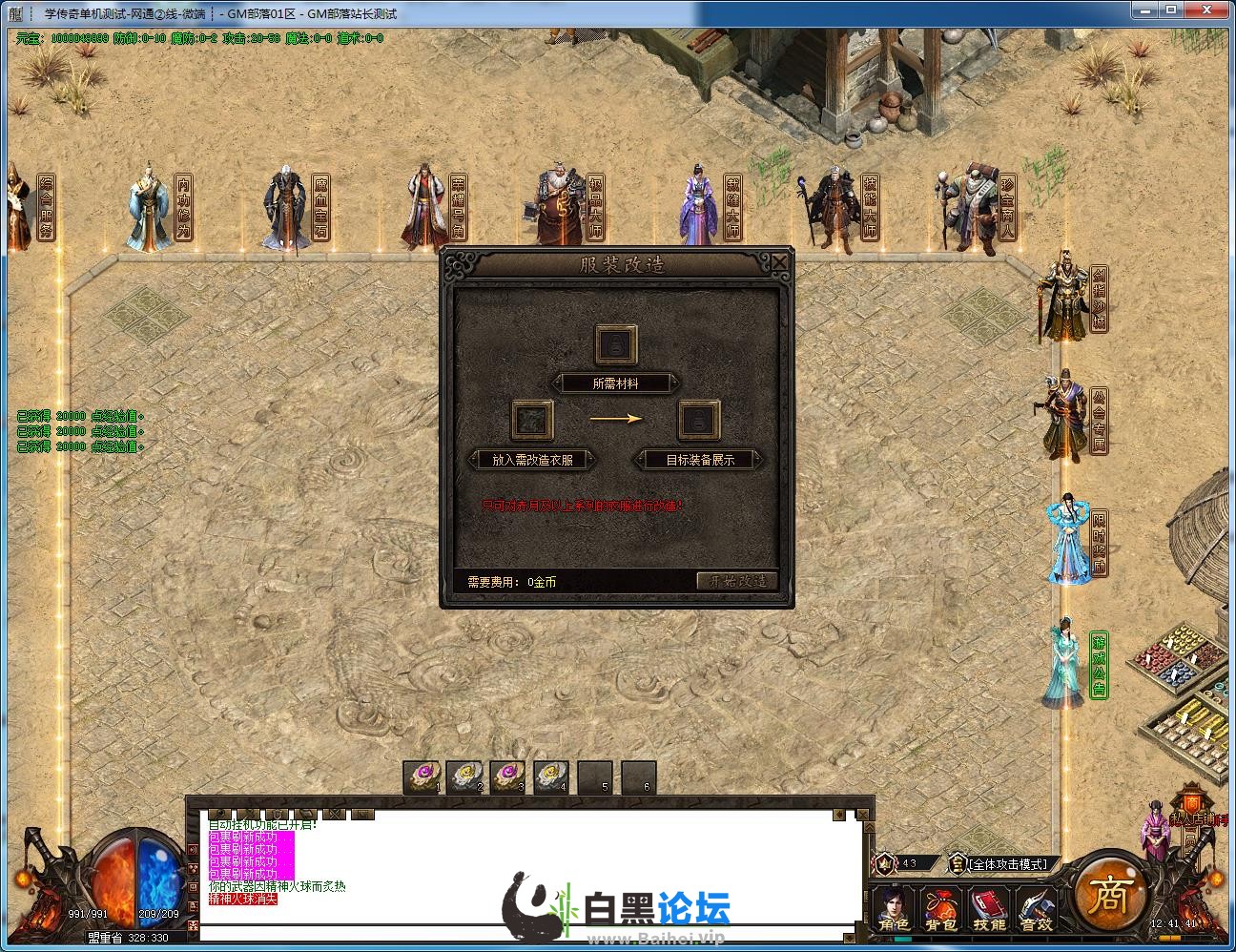1236x952 pixels.
Task: Click the 开始改造 button
Action: coord(737,581)
